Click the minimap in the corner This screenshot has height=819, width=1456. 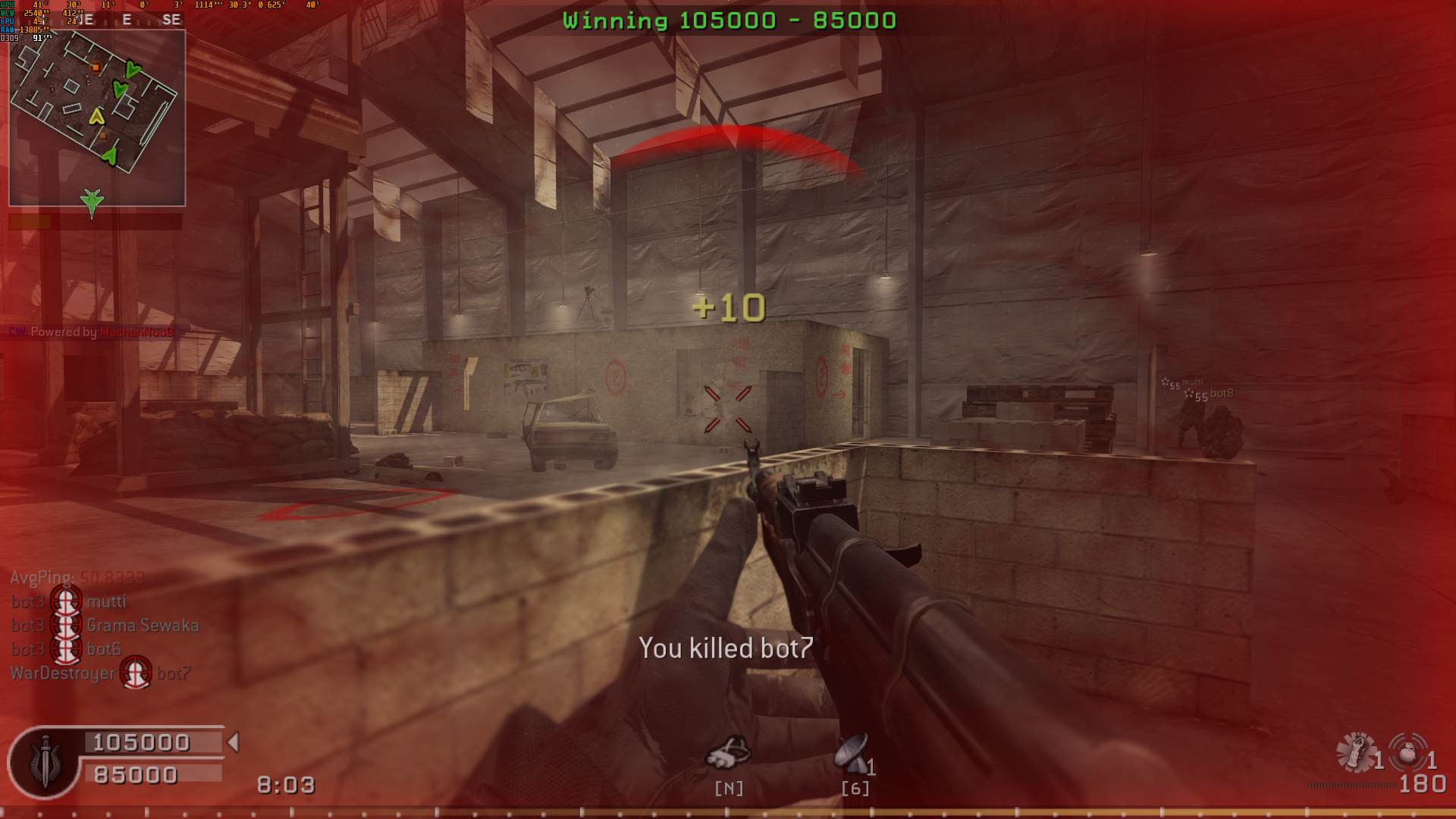pyautogui.click(x=97, y=118)
